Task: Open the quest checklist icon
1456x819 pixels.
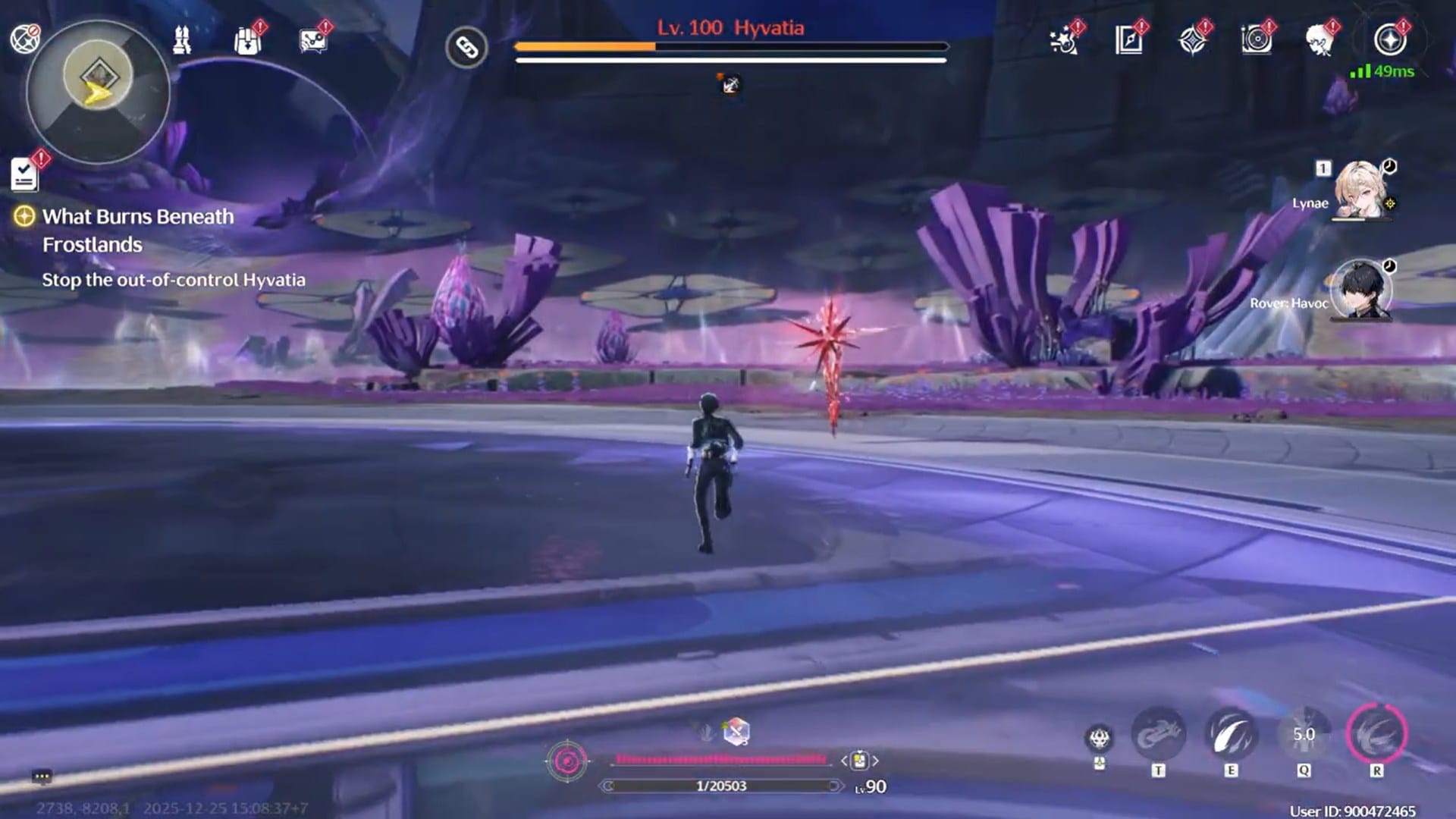Action: pos(25,174)
